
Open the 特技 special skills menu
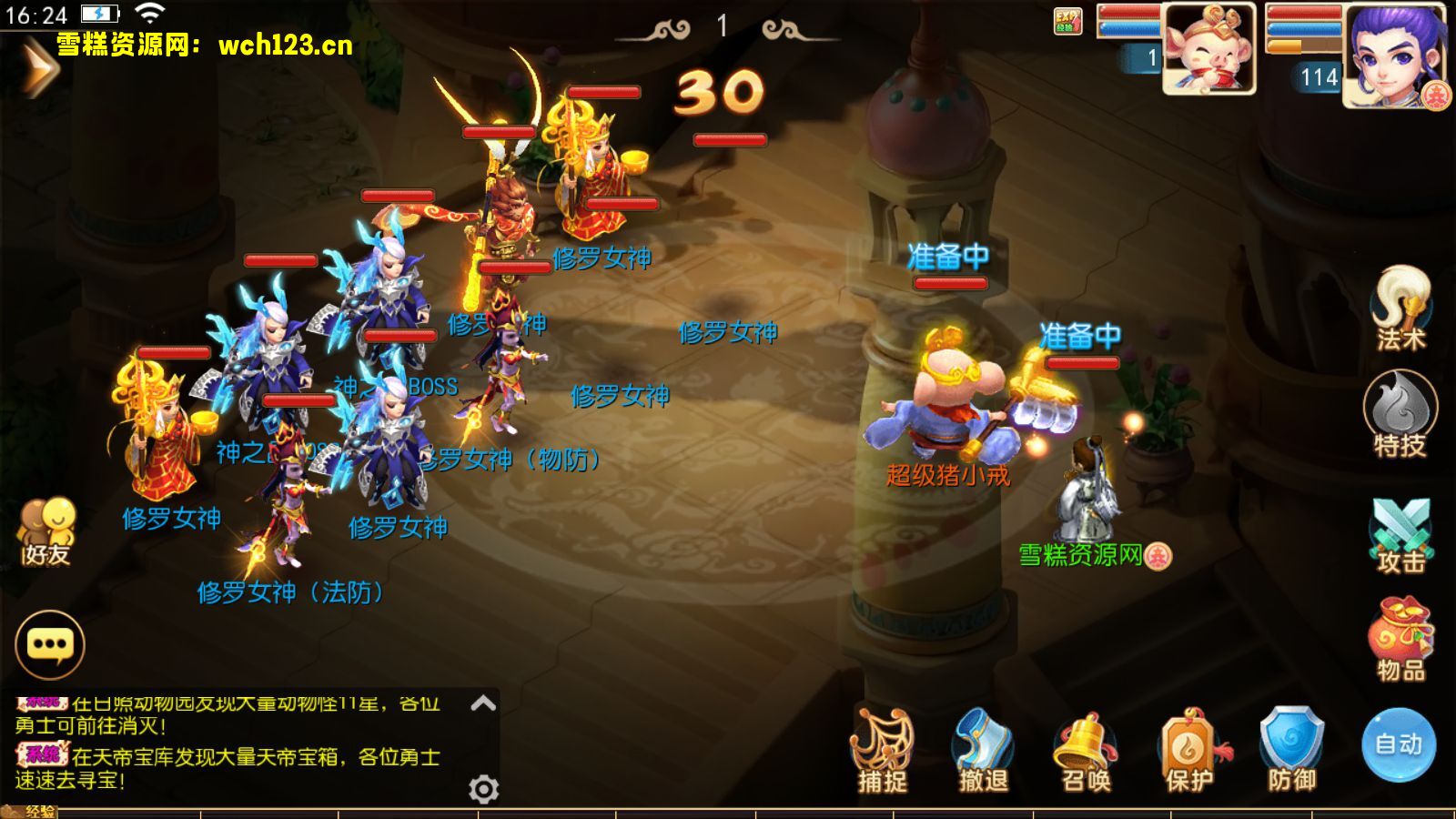coord(1400,414)
